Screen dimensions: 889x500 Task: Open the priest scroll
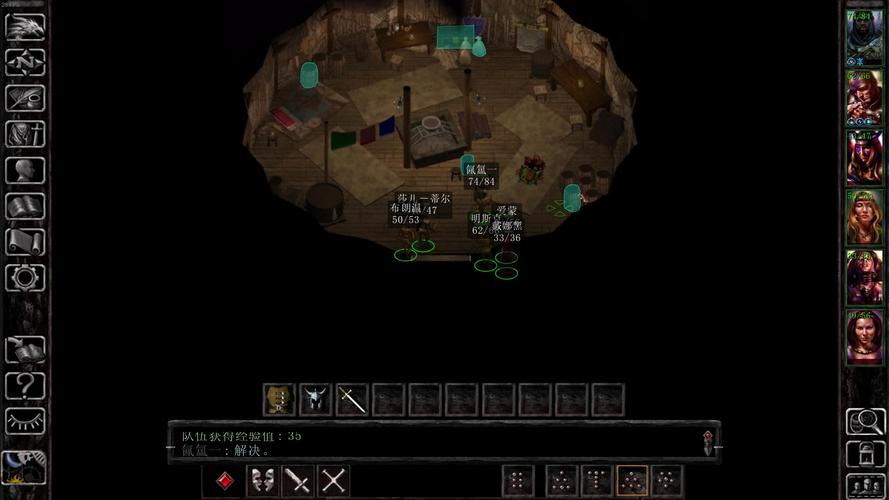click(x=25, y=242)
